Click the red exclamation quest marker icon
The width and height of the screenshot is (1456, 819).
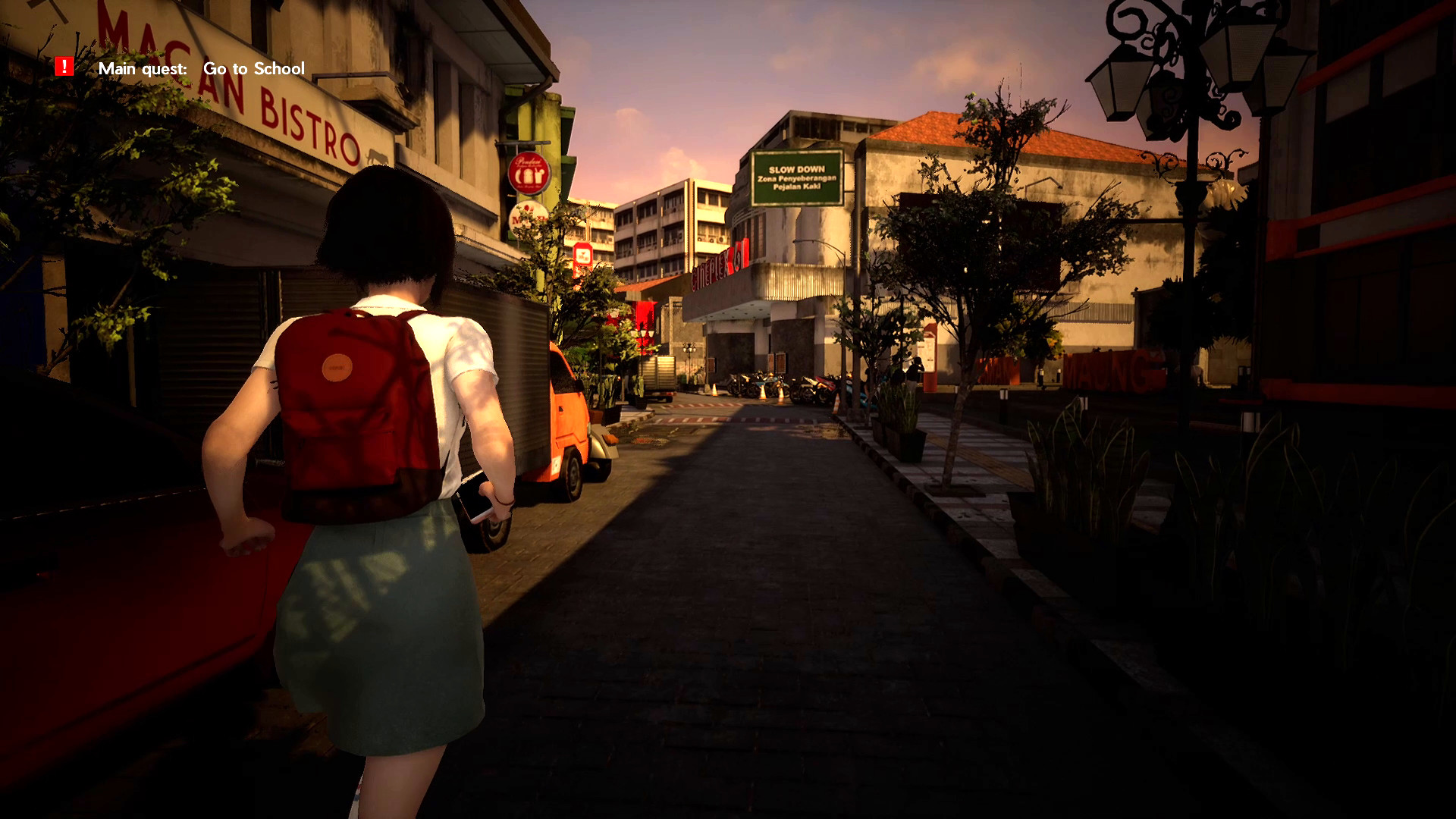point(64,67)
